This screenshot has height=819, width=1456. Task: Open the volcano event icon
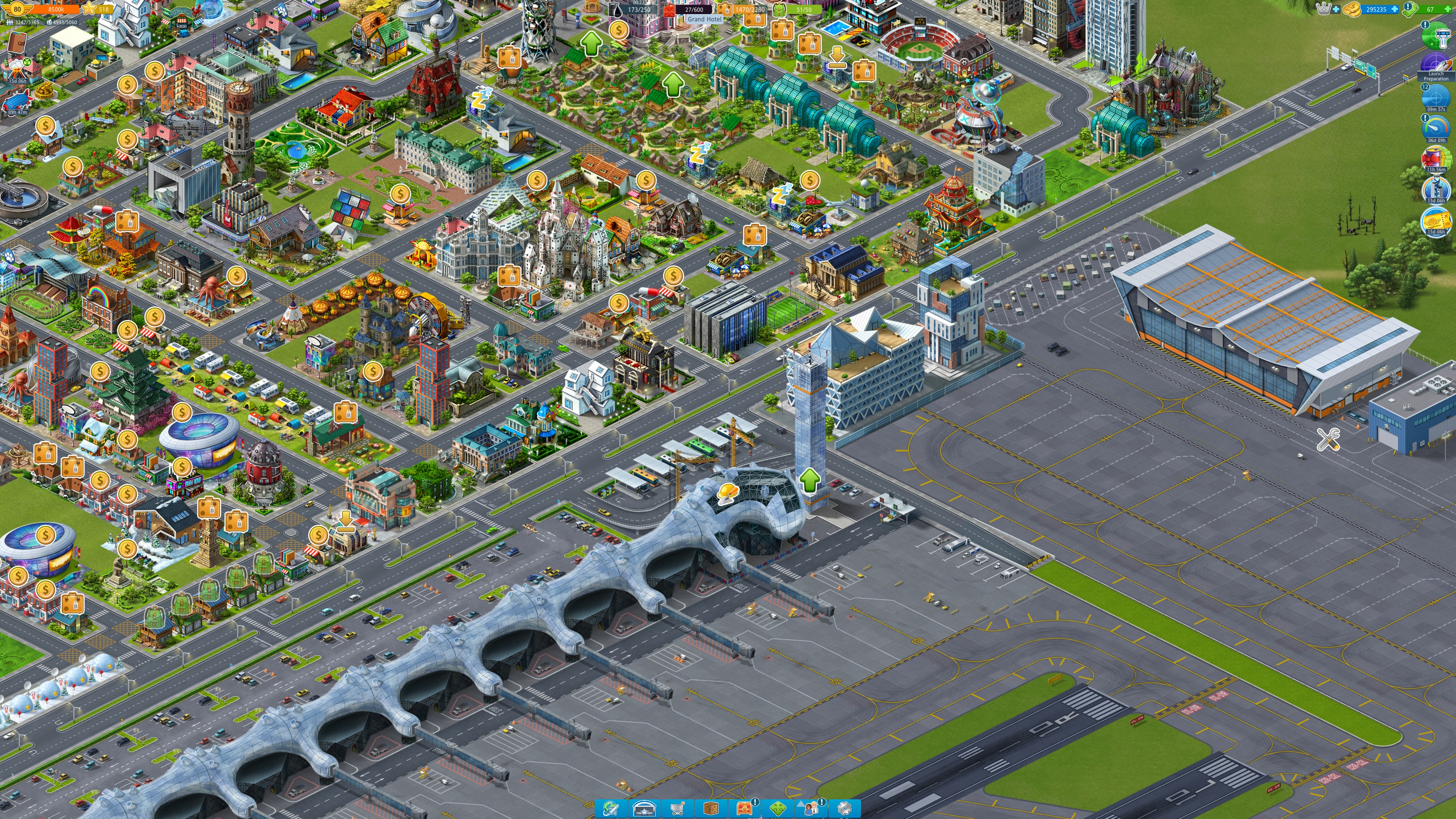pos(17,70)
